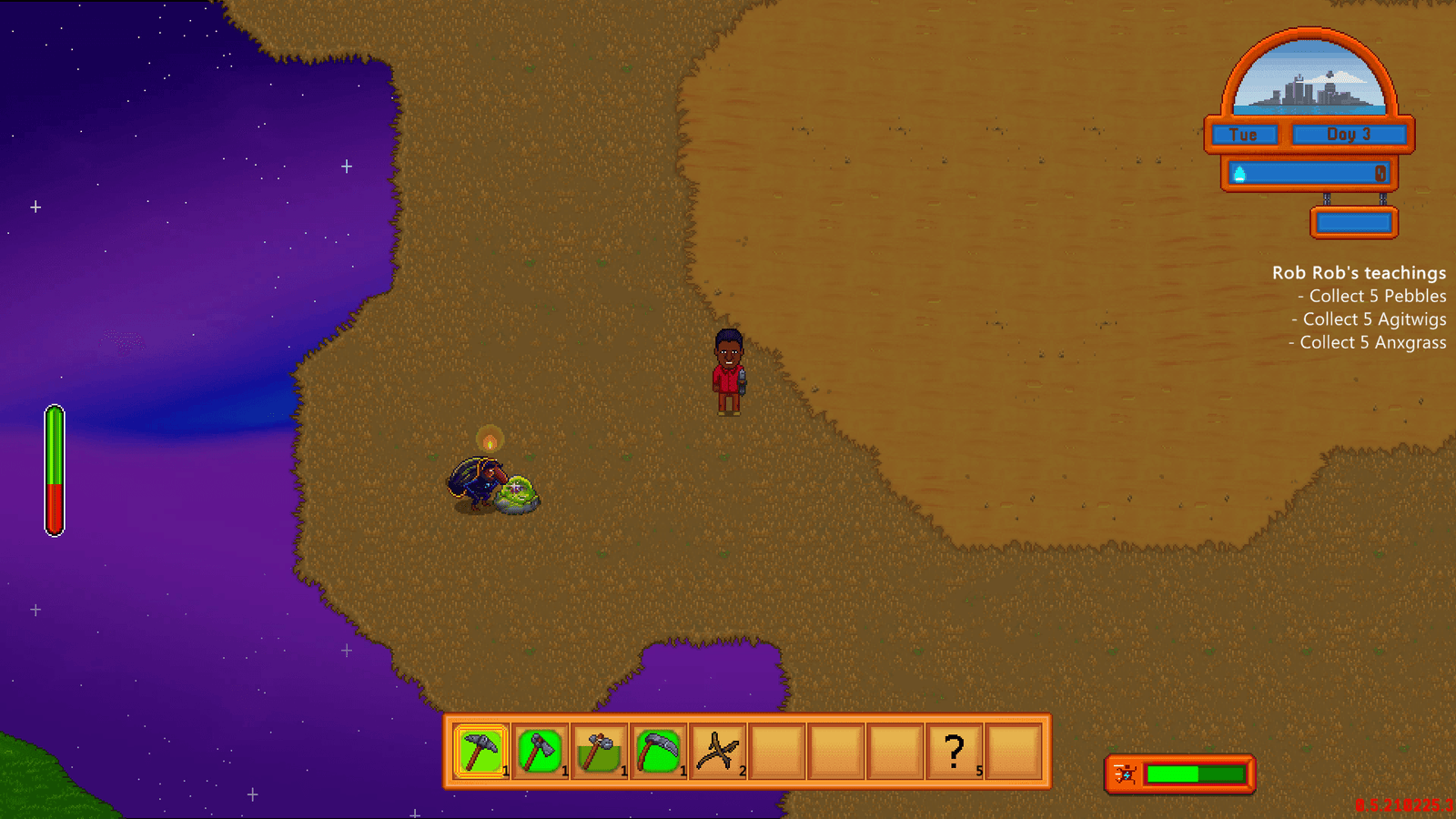The height and width of the screenshot is (819, 1456).
Task: Open the Rob Rob's teachings quest tracker
Action: [1359, 273]
